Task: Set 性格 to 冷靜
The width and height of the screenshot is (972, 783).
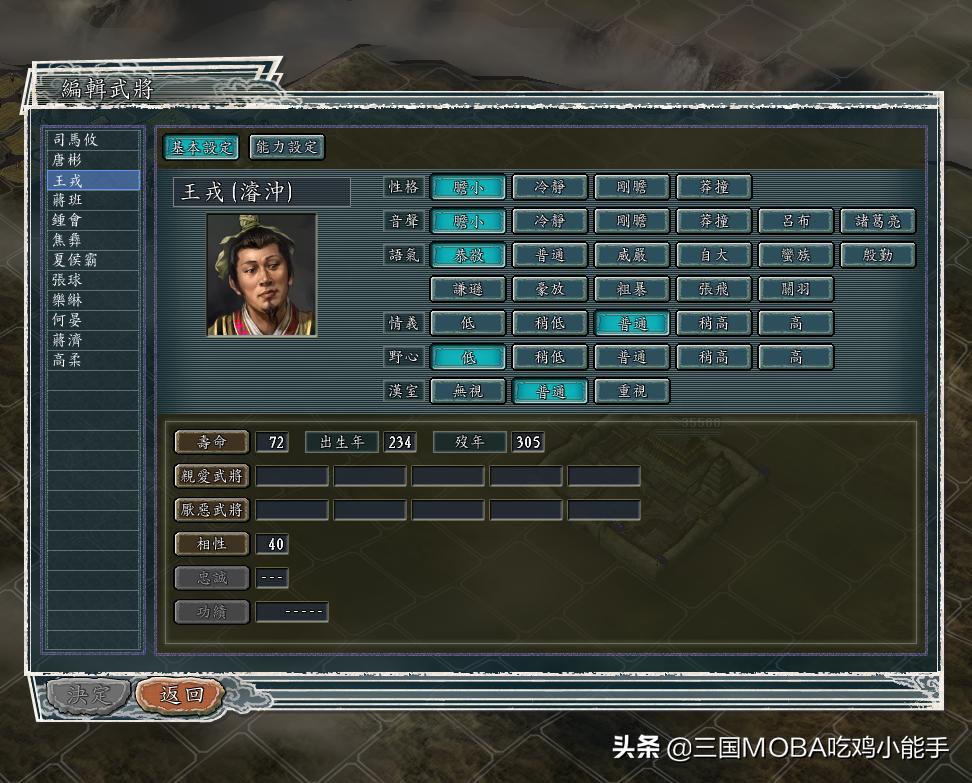Action: (550, 187)
